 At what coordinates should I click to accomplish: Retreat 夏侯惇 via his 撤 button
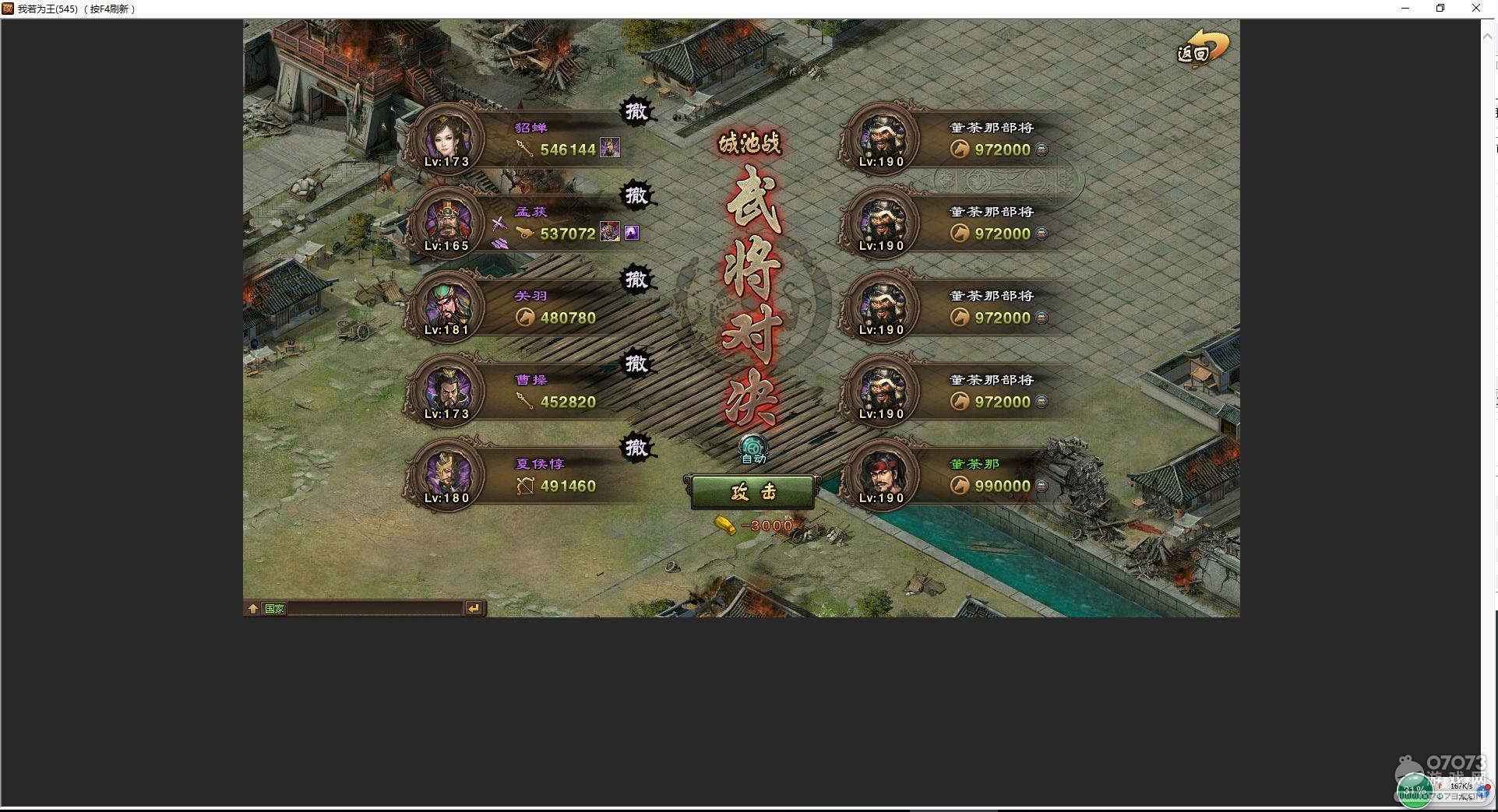point(636,447)
